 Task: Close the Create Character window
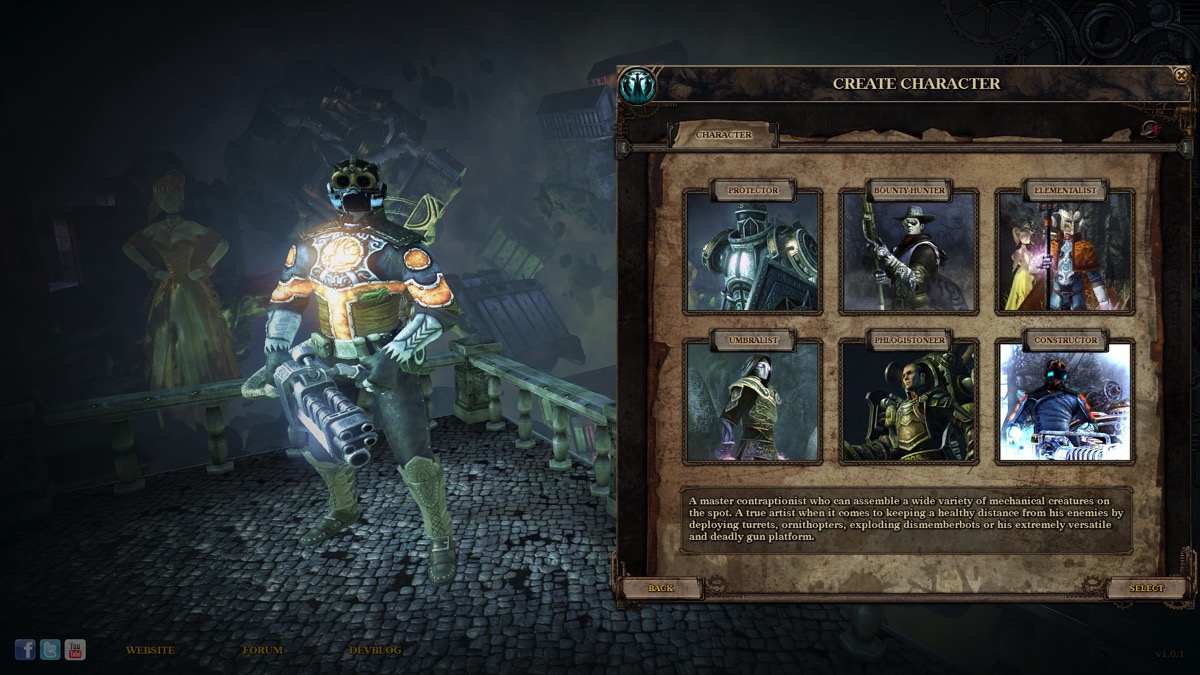[1181, 75]
